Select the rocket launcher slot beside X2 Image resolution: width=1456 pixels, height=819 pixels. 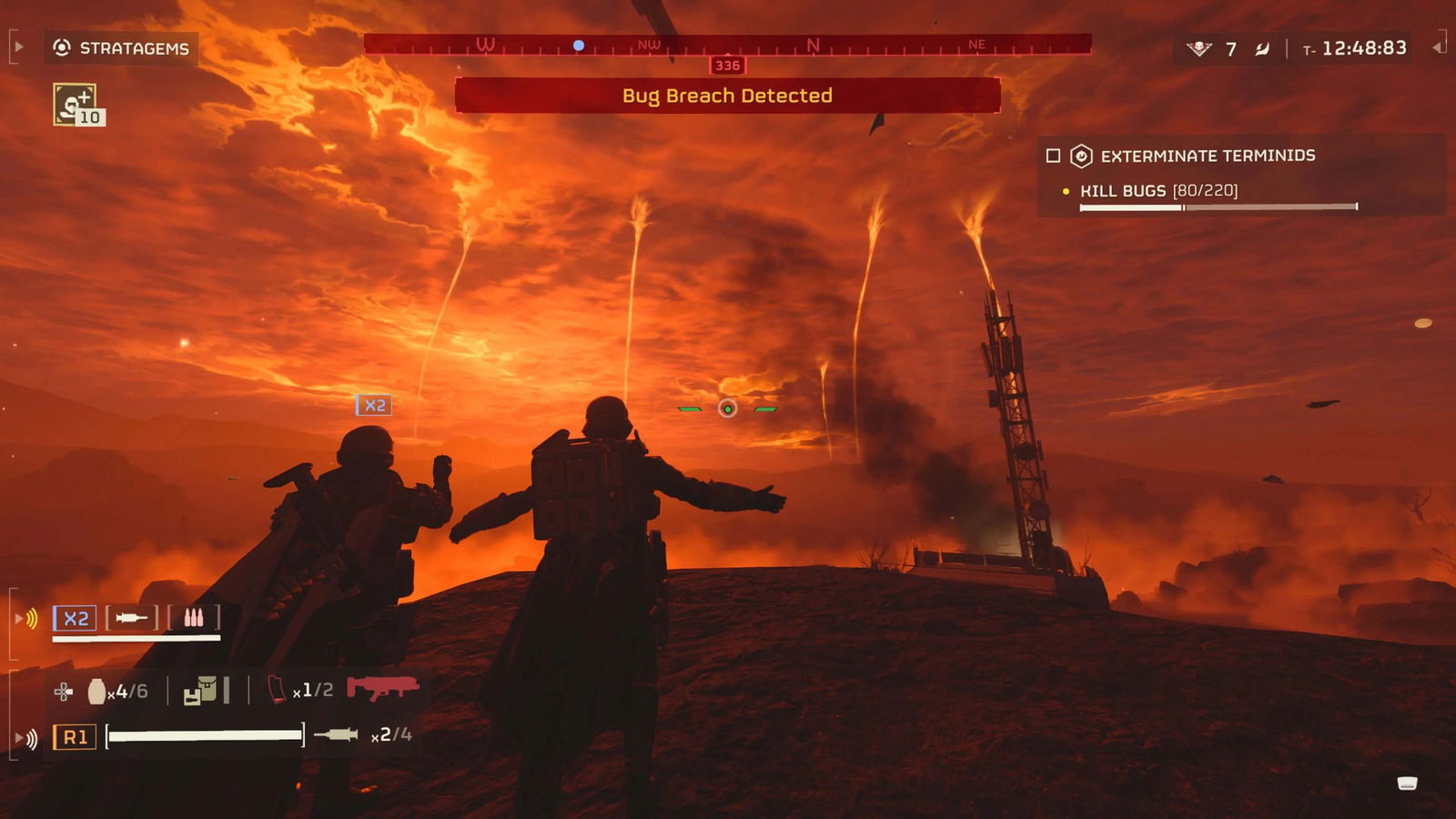pos(132,619)
